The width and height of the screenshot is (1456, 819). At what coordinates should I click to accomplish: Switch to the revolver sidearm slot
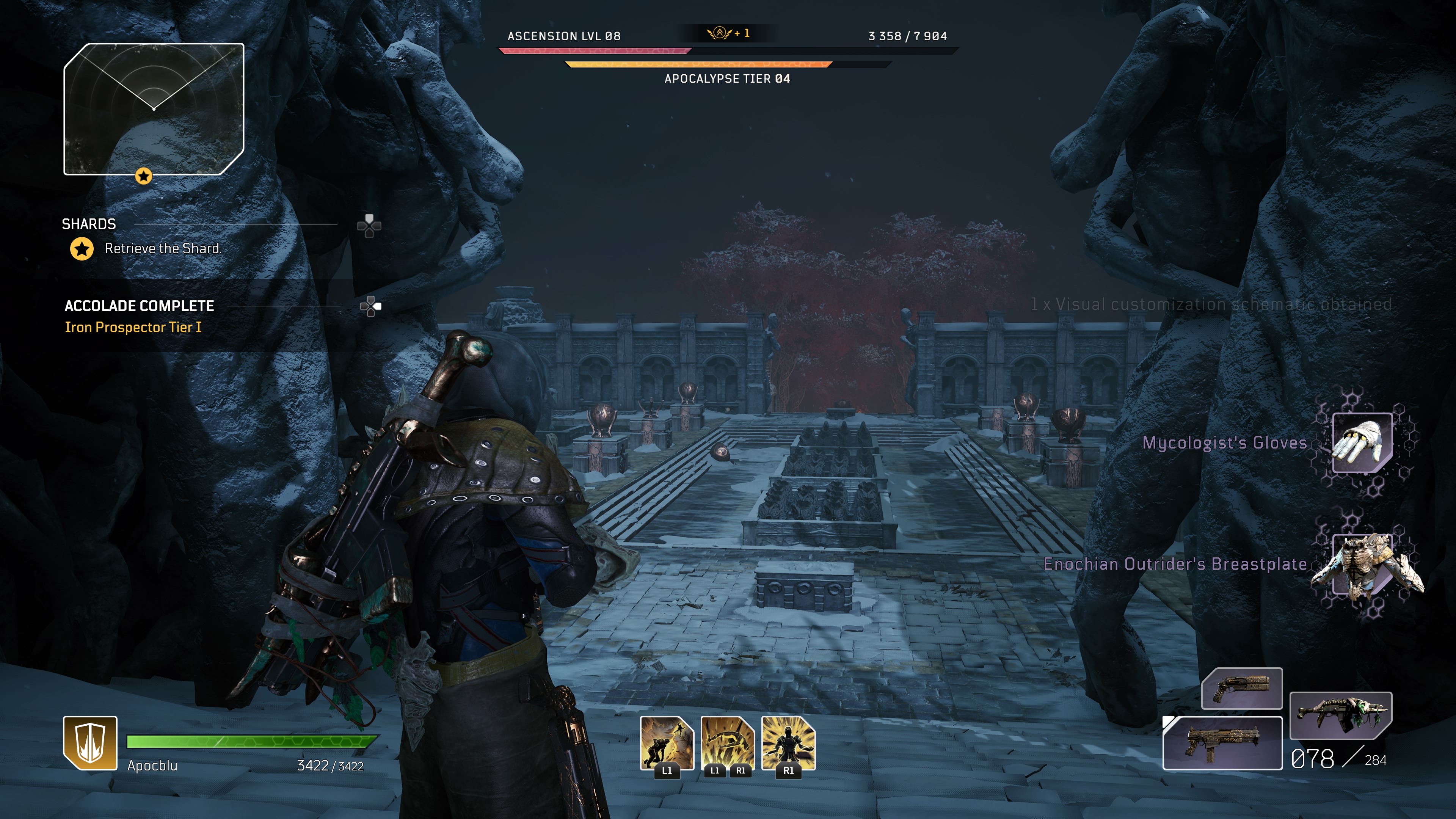[x=1241, y=689]
